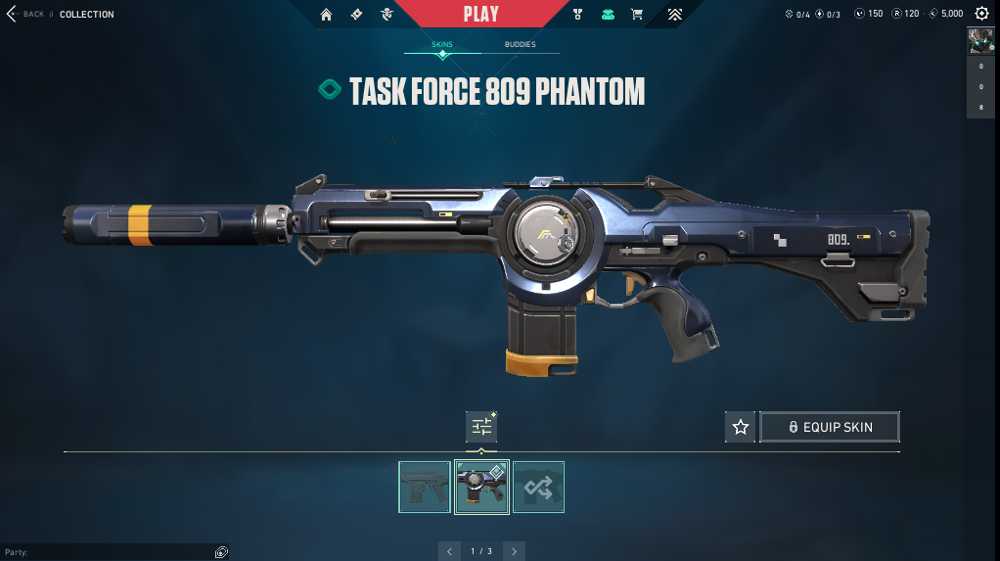1000x561 pixels.
Task: Open the double-chevron rank icon
Action: 675,14
